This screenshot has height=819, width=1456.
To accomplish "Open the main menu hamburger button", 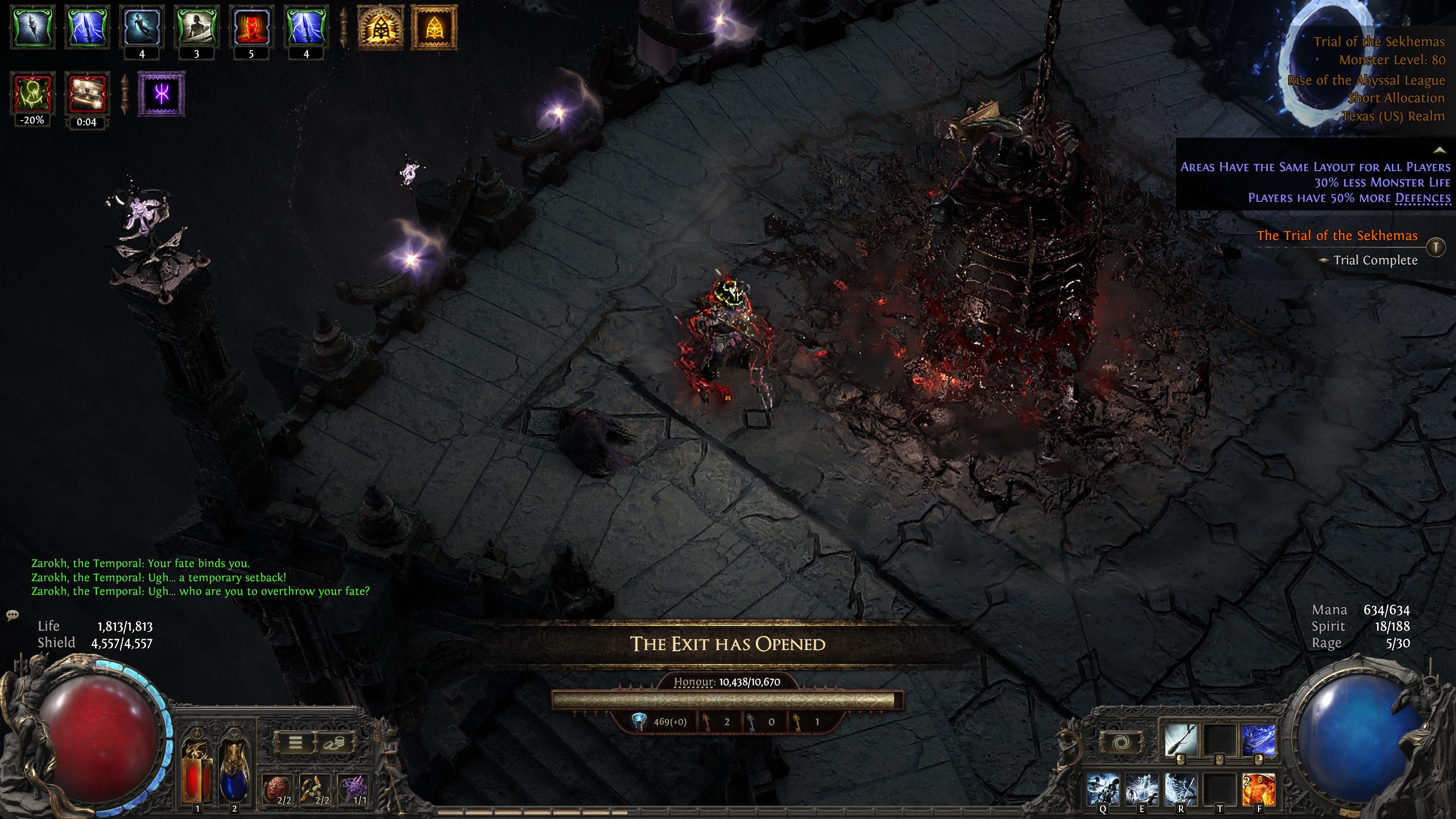I will click(x=295, y=743).
